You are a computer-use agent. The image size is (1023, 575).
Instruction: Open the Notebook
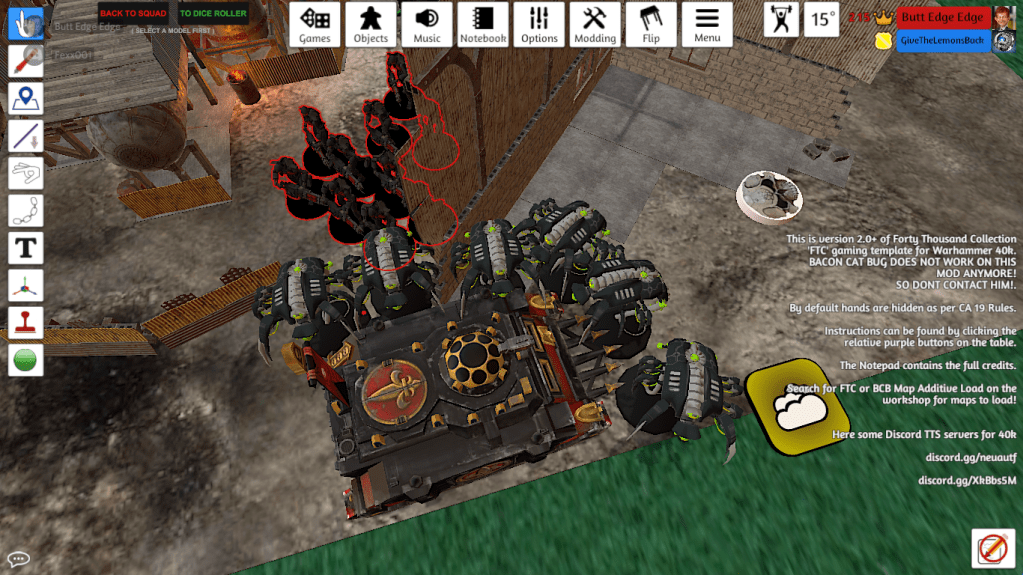point(483,24)
